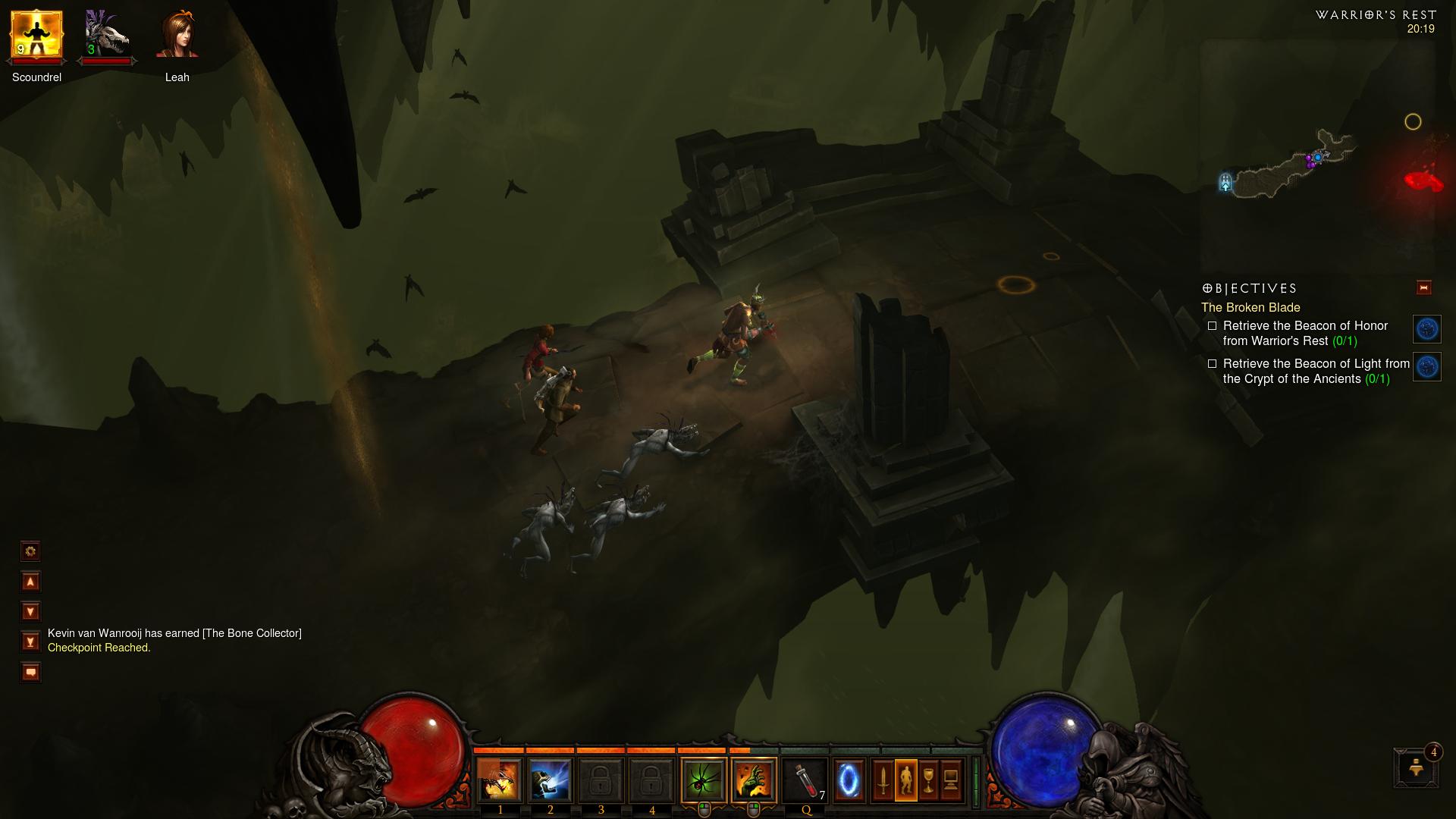Select the green spider skill
The height and width of the screenshot is (819, 1456).
(x=703, y=780)
